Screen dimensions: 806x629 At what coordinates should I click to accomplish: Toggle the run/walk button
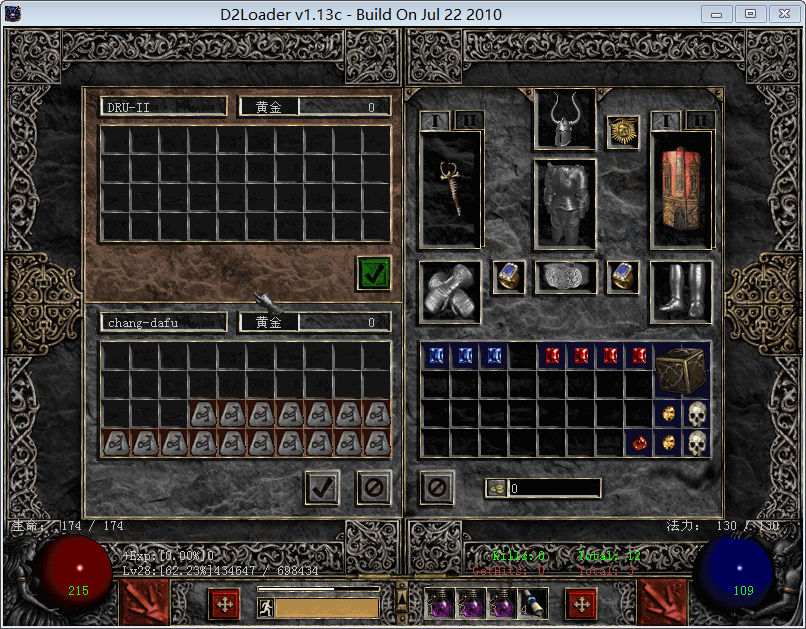[x=266, y=607]
